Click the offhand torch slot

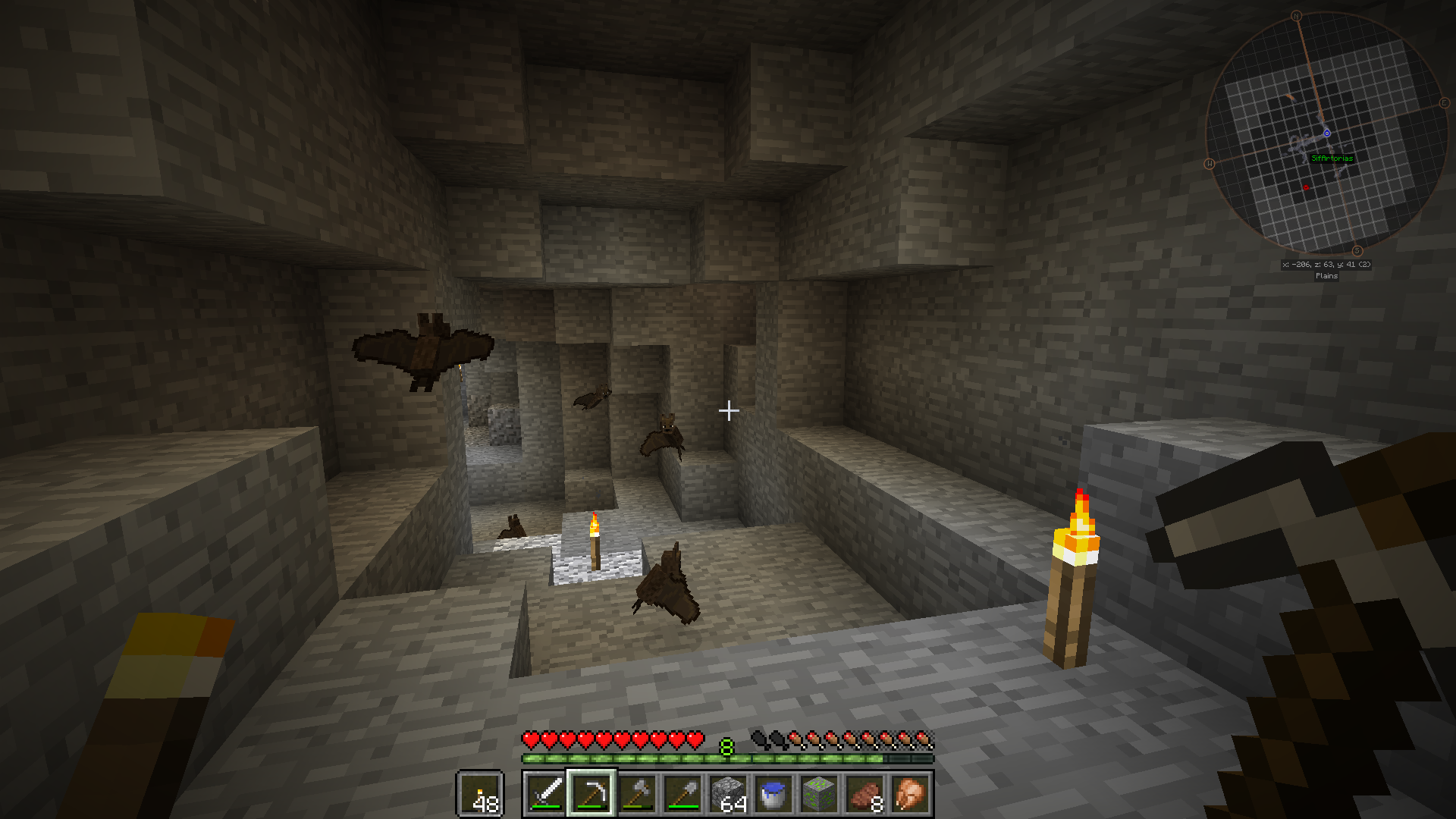(480, 794)
